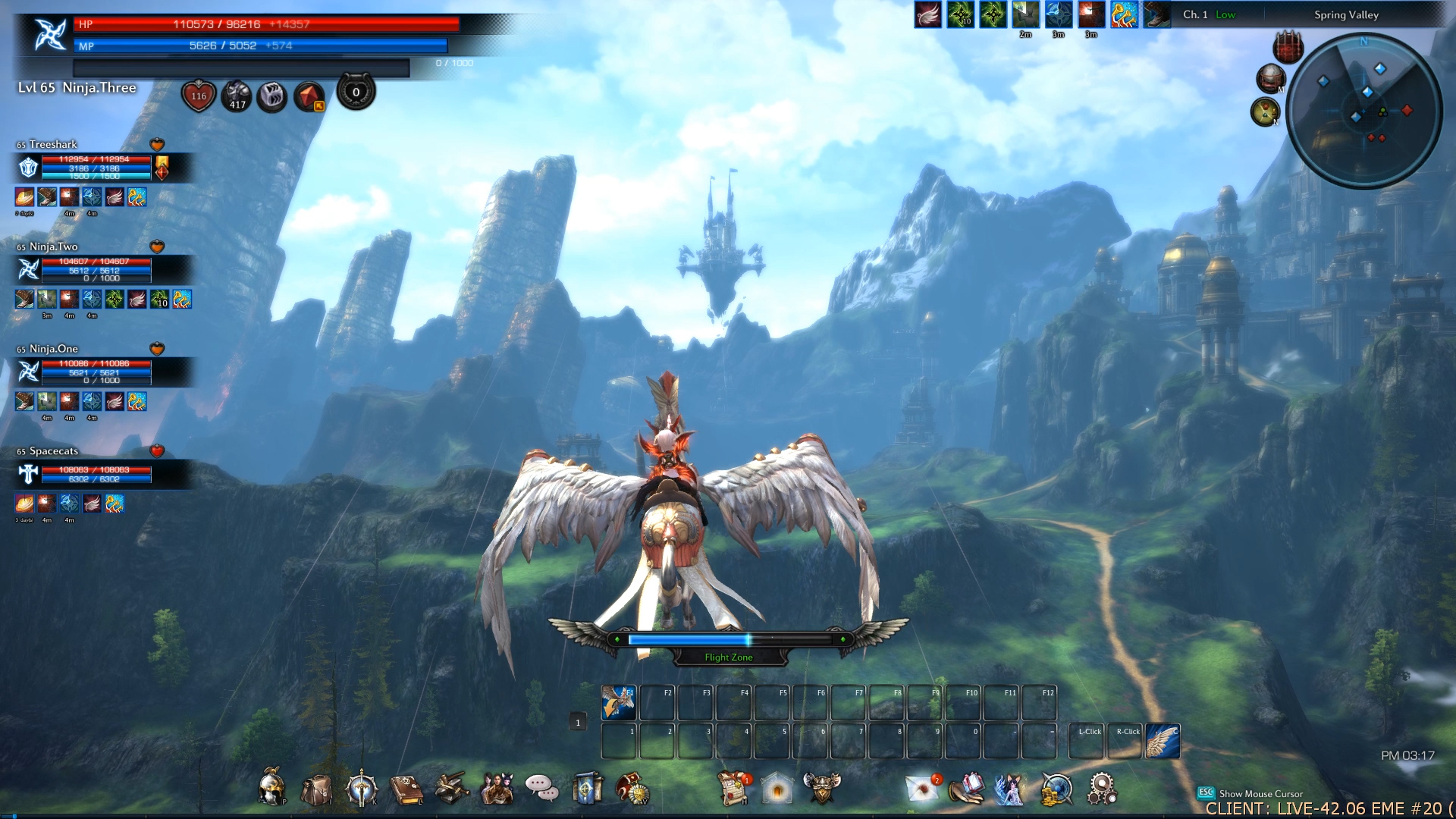Open the skills sword-compass icon

coord(361,789)
